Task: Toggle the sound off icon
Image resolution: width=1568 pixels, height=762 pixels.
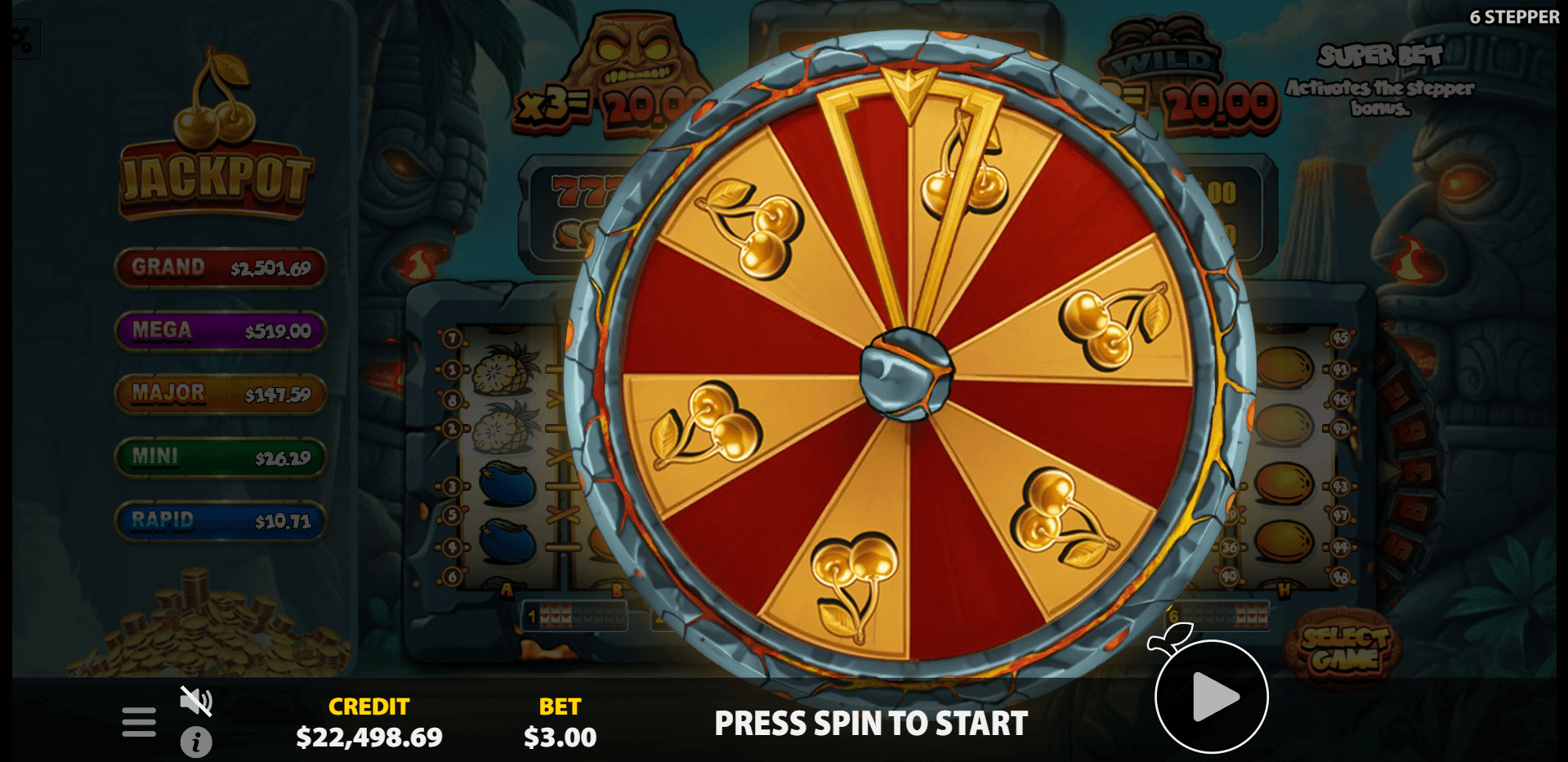Action: tap(196, 700)
